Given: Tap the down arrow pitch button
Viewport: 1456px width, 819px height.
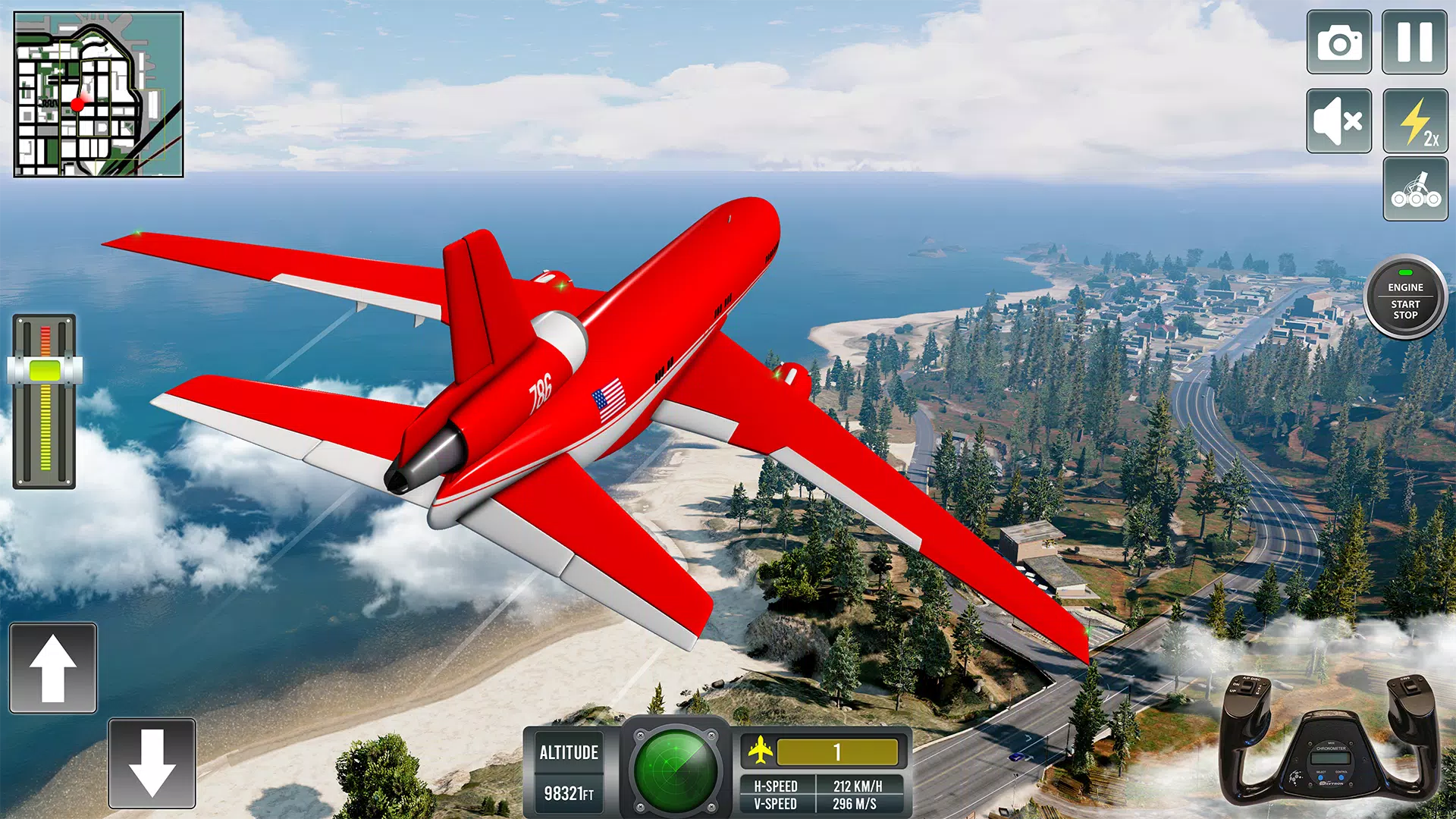Looking at the screenshot, I should (x=152, y=763).
